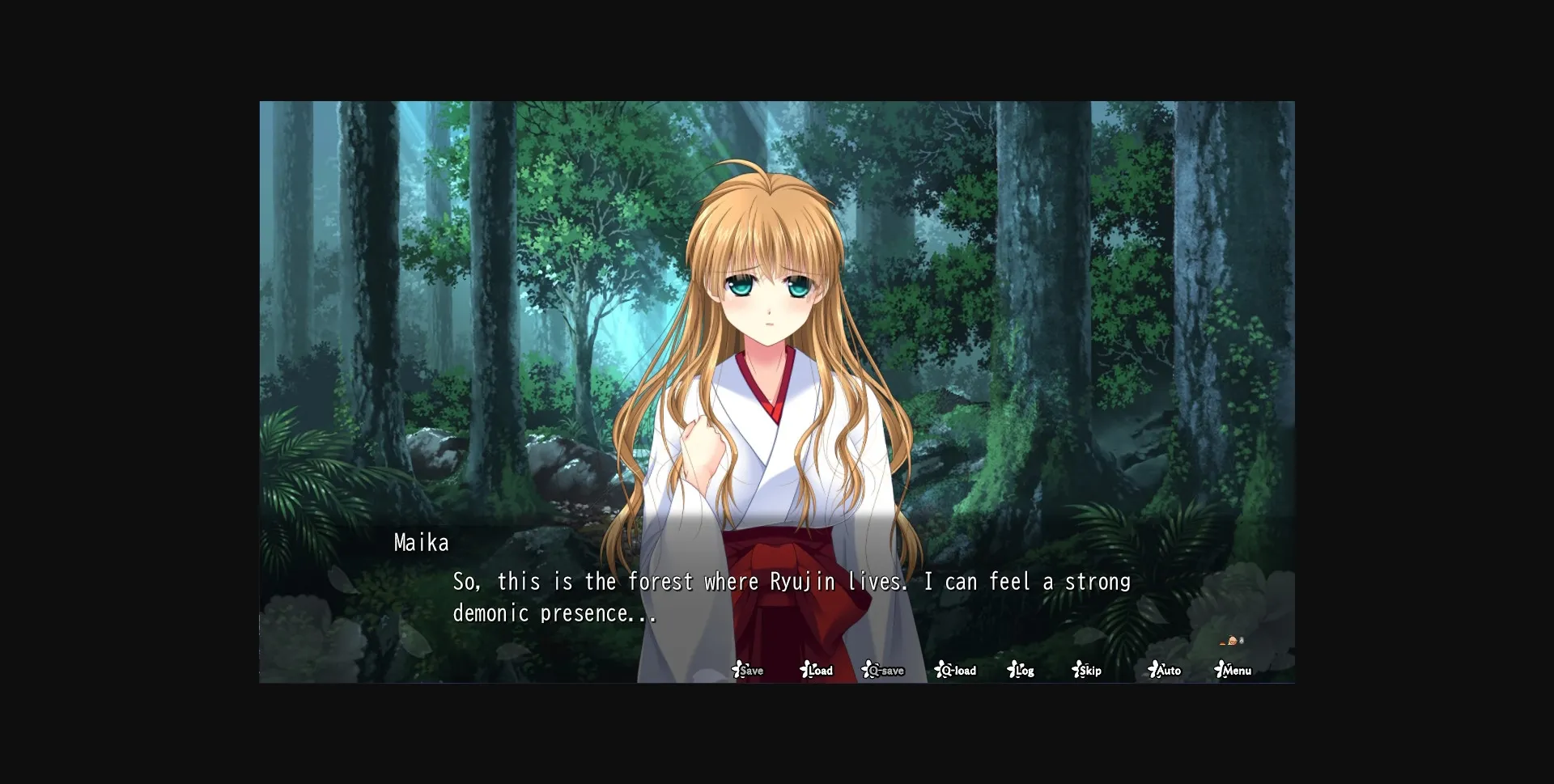The height and width of the screenshot is (784, 1554).
Task: Quick save using the Q-save icon
Action: coord(884,670)
